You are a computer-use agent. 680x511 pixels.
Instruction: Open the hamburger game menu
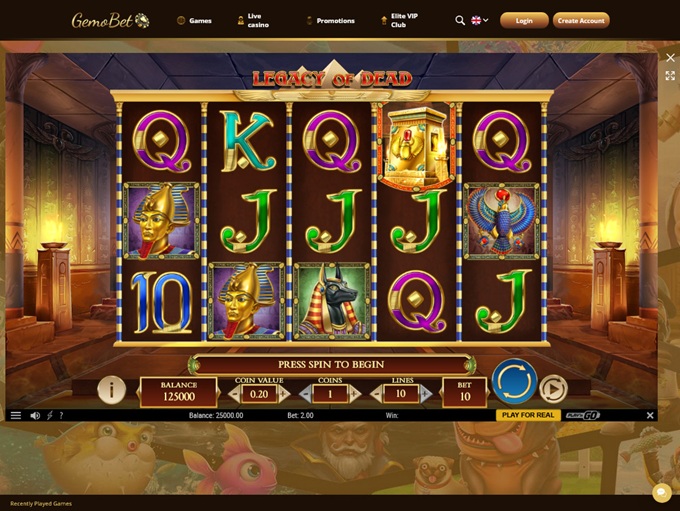(15, 415)
